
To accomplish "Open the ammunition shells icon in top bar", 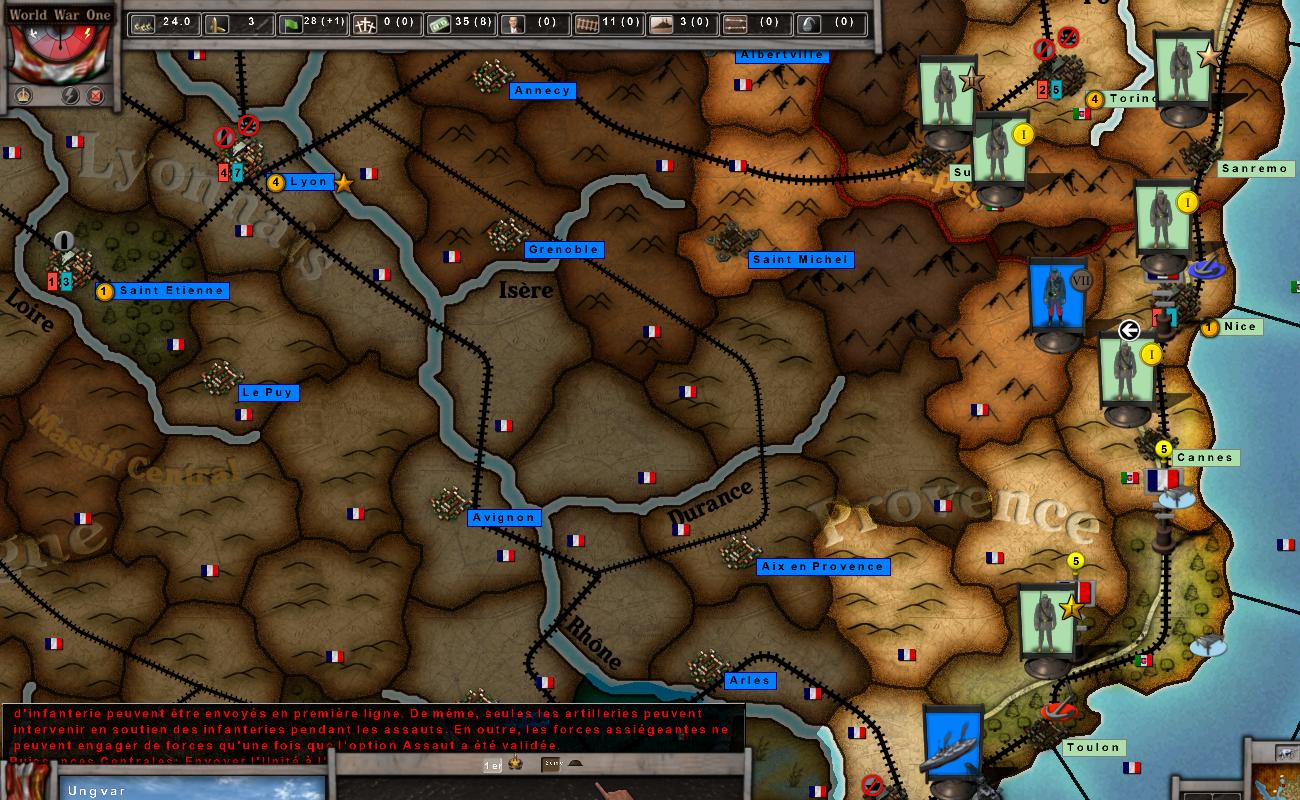I will tap(217, 22).
